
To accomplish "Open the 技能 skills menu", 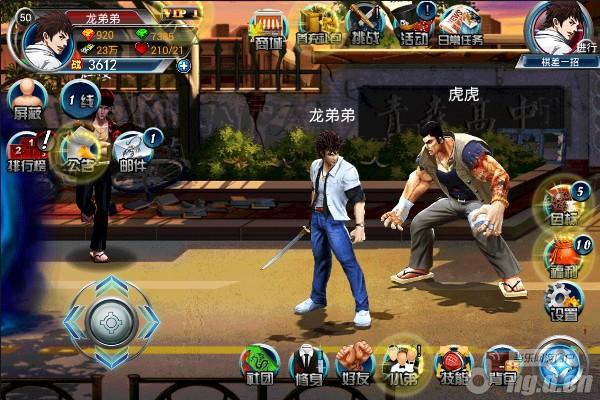I will 453,364.
